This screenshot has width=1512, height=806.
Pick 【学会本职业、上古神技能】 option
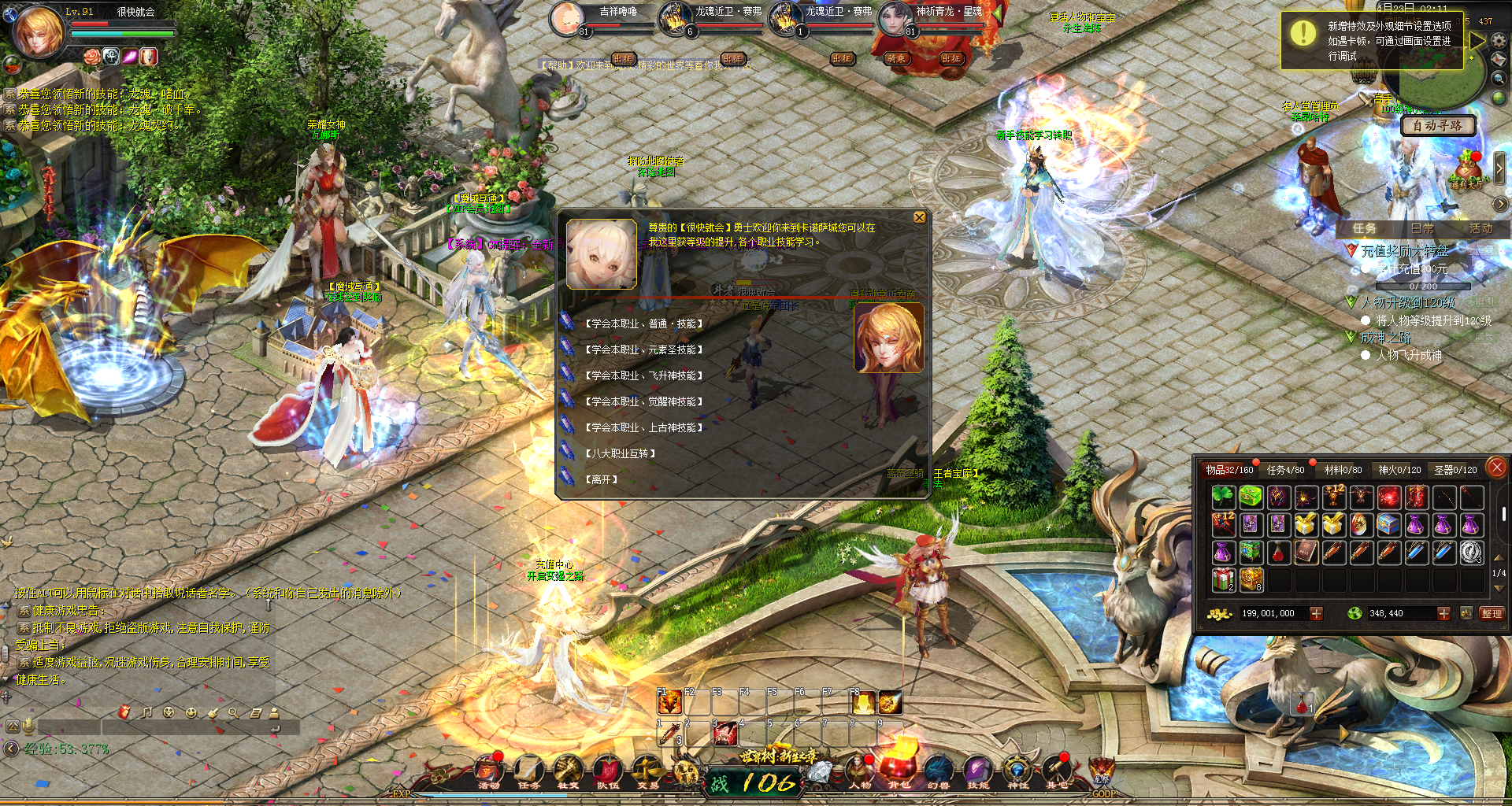(643, 427)
